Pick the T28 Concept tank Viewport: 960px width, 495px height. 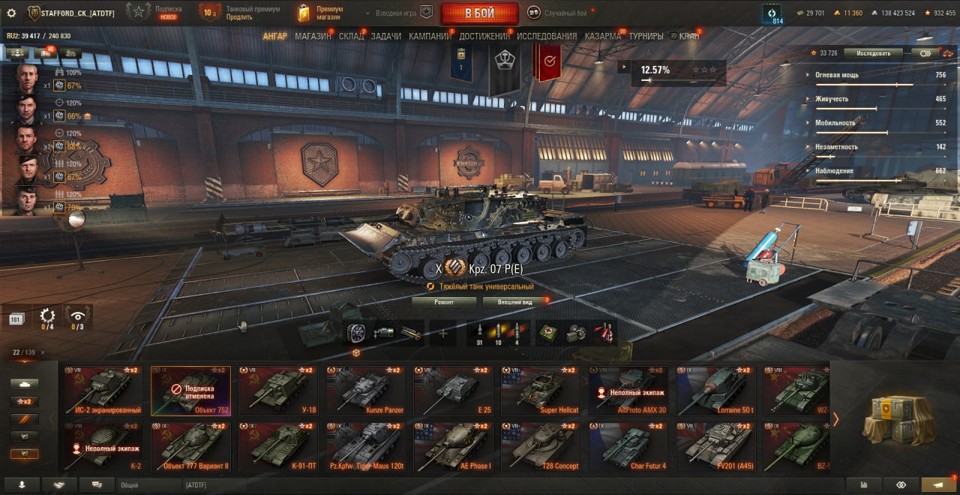tap(540, 446)
